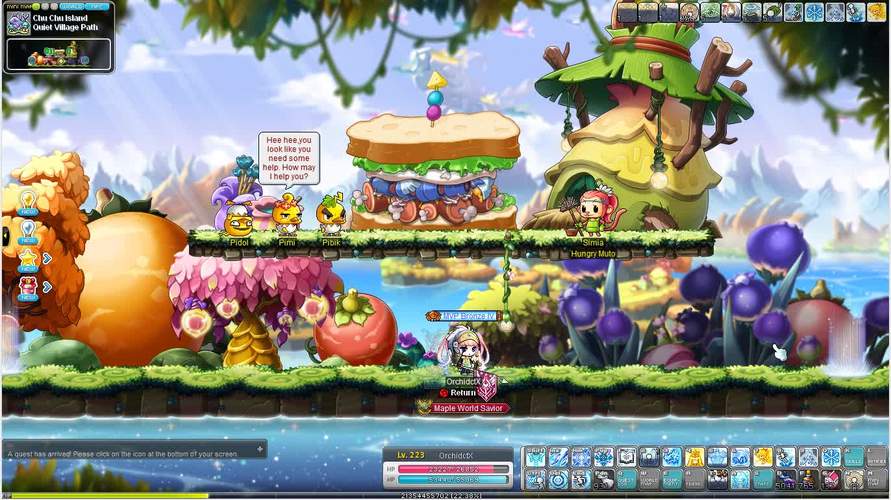The width and height of the screenshot is (891, 500).
Task: Use the open book skill quickslot
Action: (x=627, y=457)
